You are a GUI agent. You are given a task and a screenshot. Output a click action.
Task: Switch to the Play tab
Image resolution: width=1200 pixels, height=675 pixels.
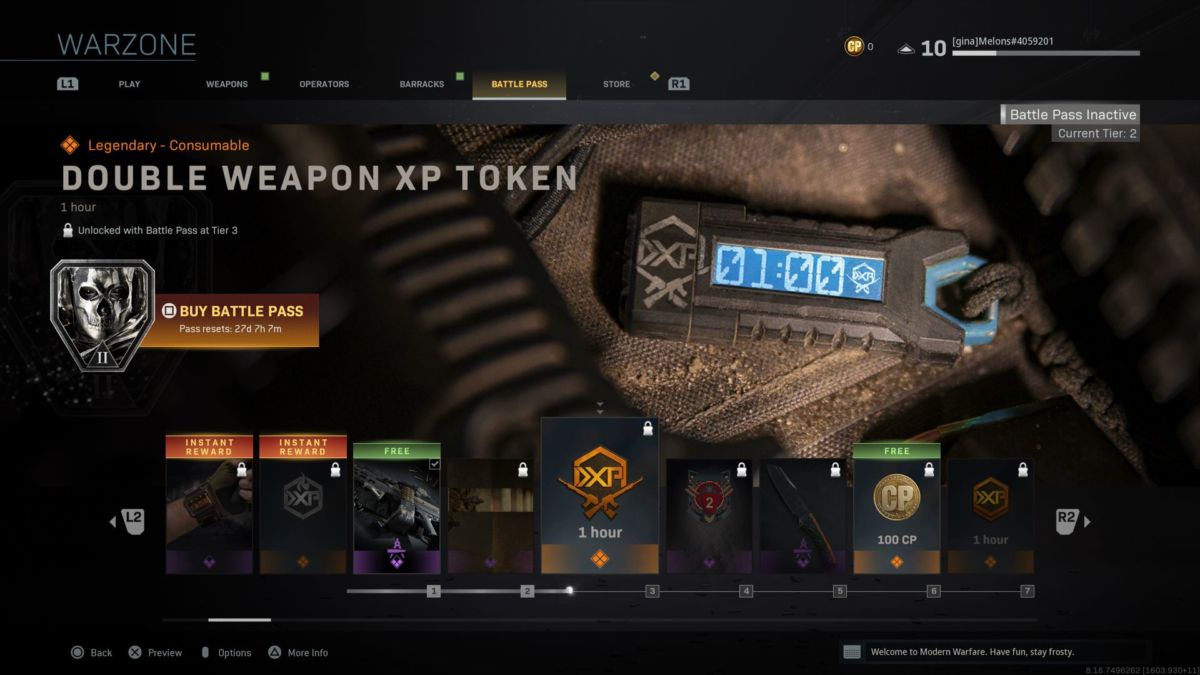pos(129,84)
